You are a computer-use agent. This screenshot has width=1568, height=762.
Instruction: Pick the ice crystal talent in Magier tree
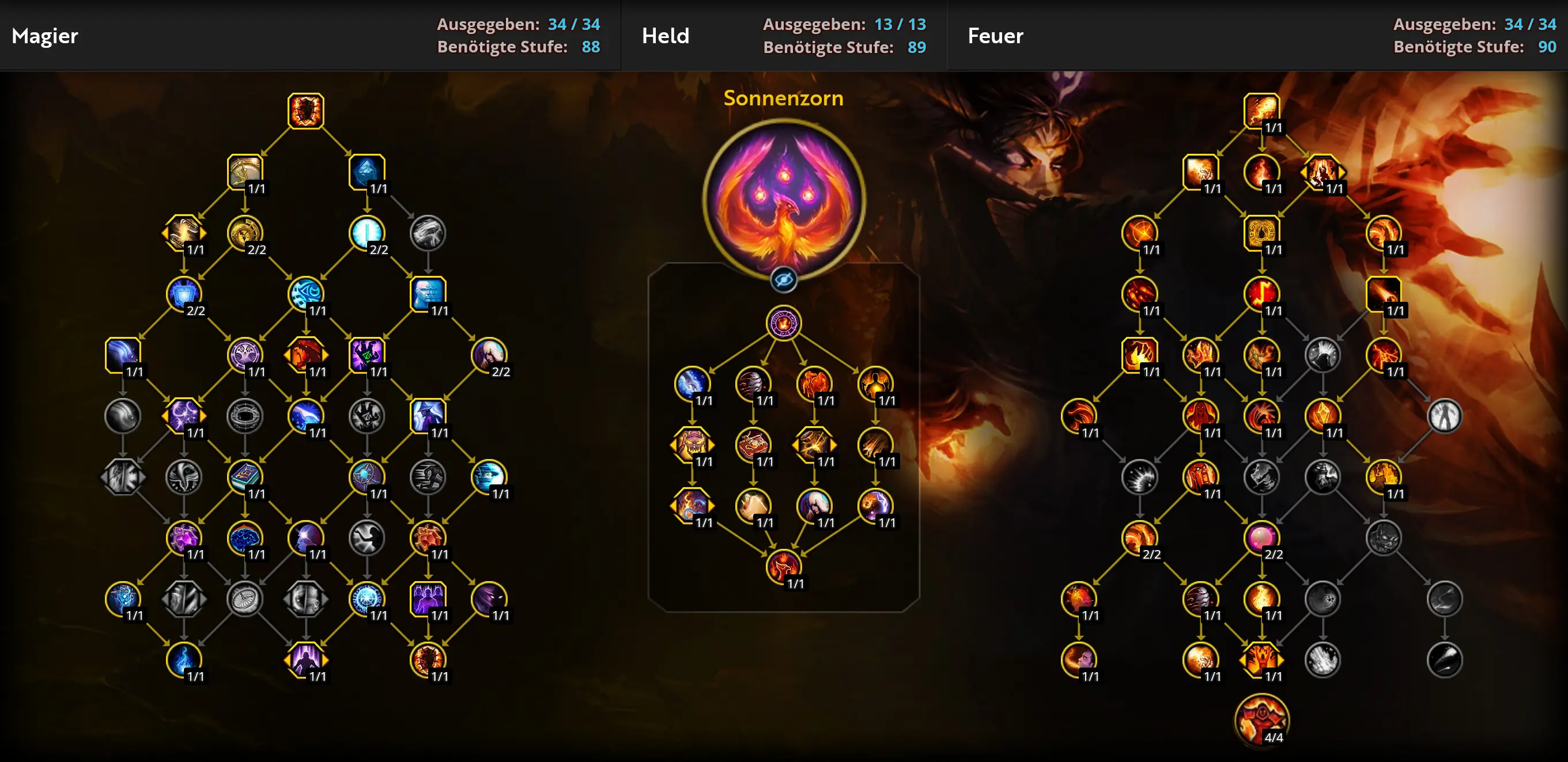pyautogui.click(x=367, y=171)
